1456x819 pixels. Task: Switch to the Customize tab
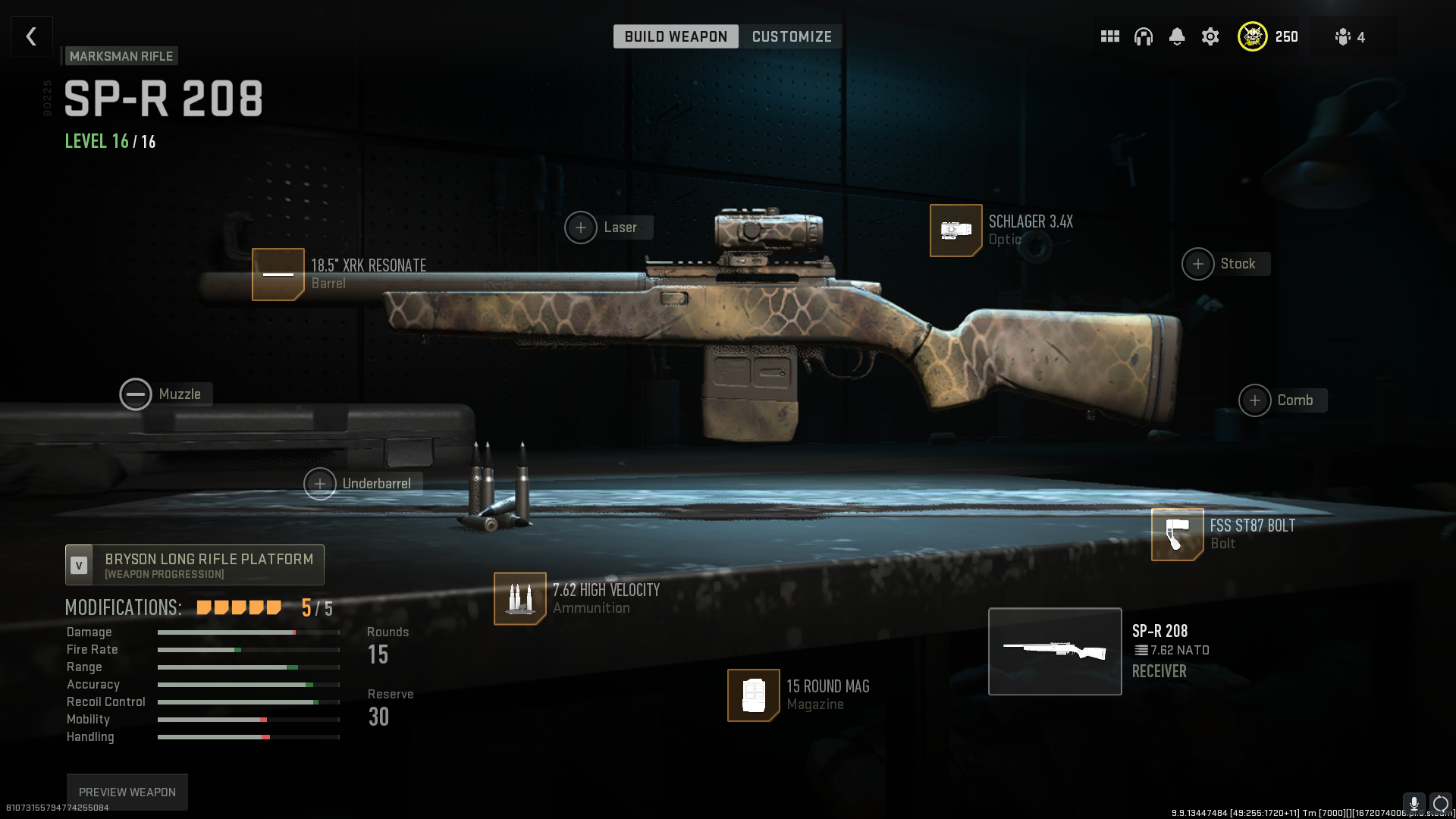pyautogui.click(x=792, y=36)
